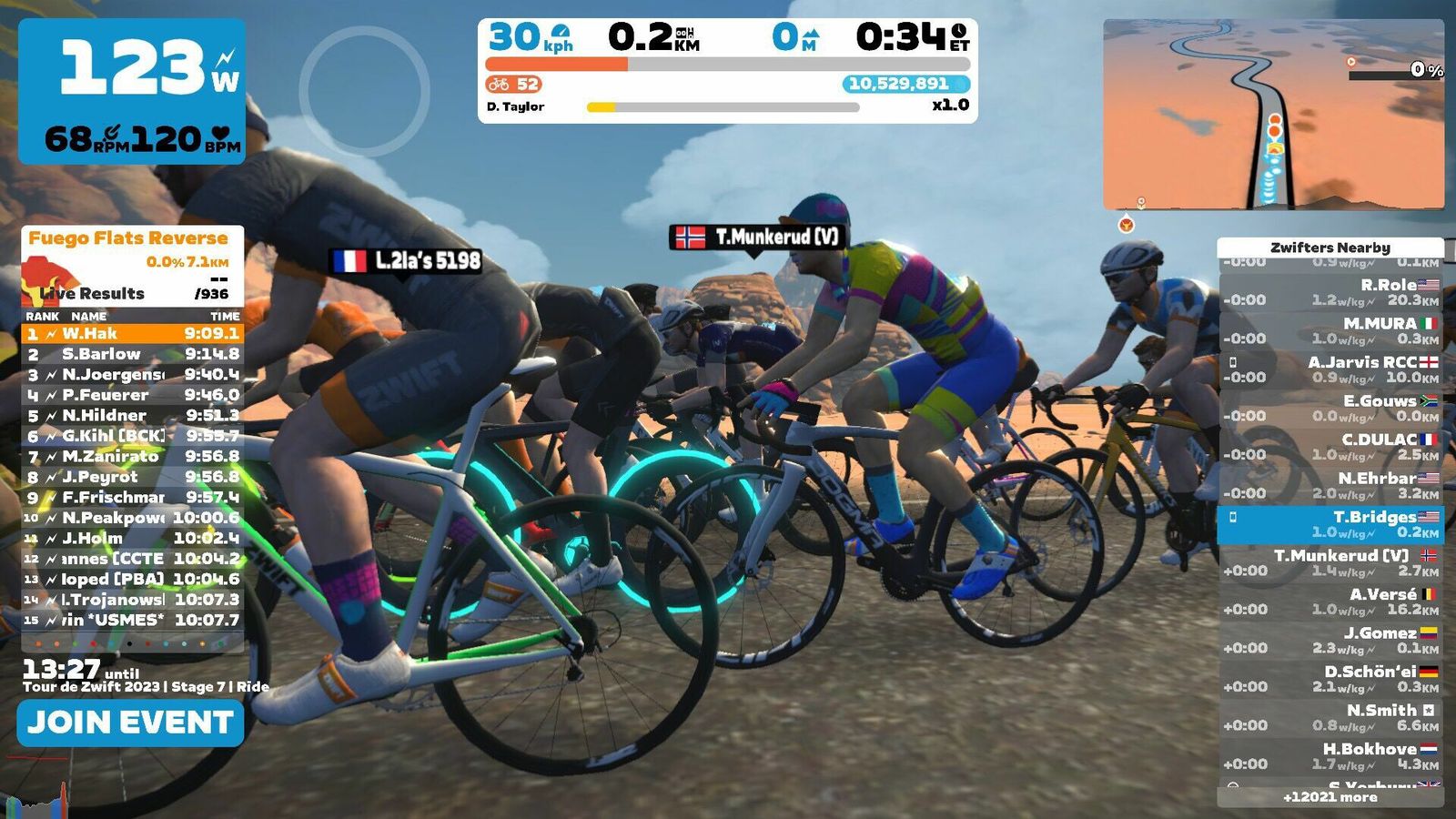Select J.Gomez rider row
Screen dimensions: 1456x819
pos(1330,640)
